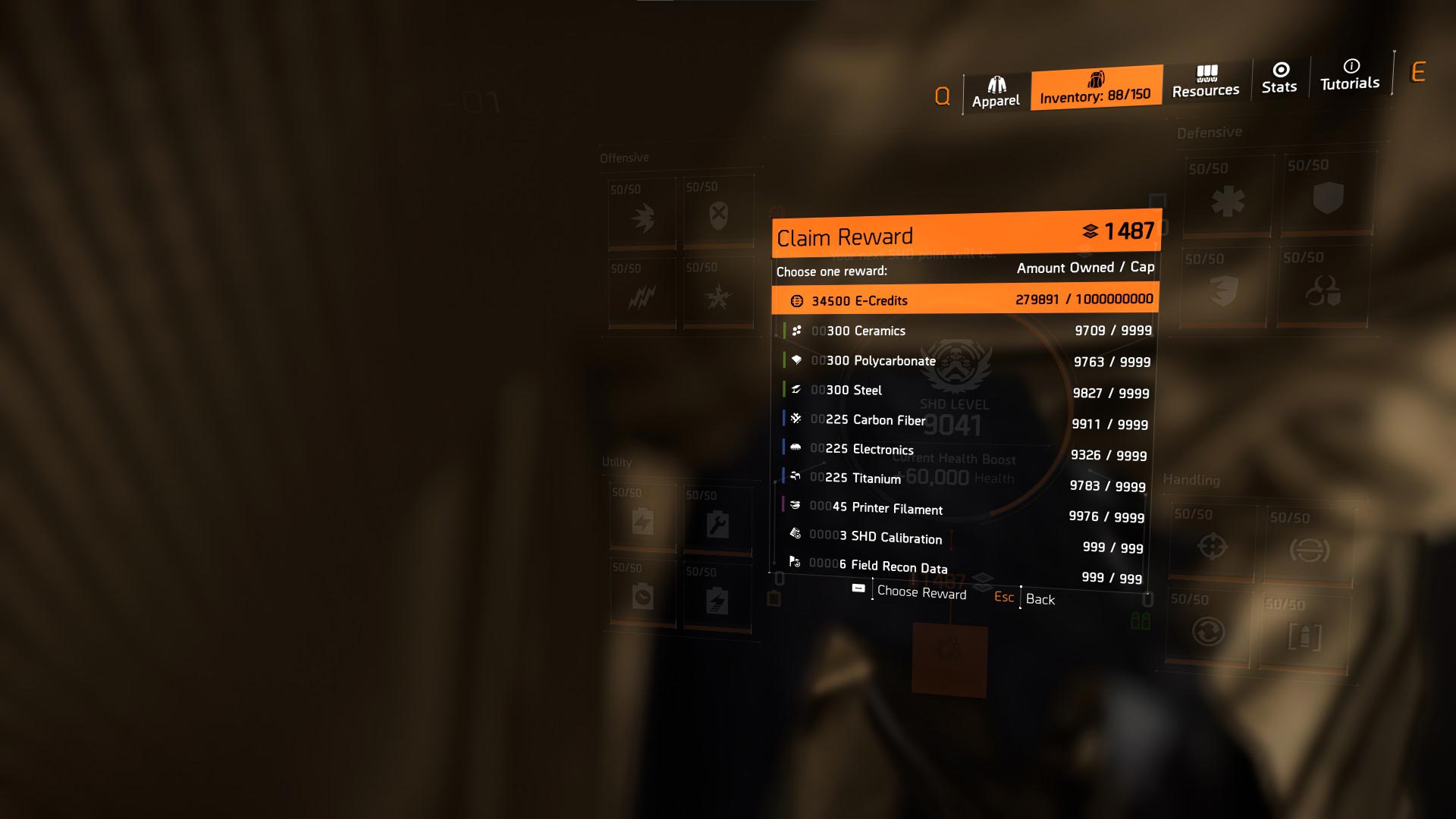Switch to the Inventory tab

coord(1095,88)
